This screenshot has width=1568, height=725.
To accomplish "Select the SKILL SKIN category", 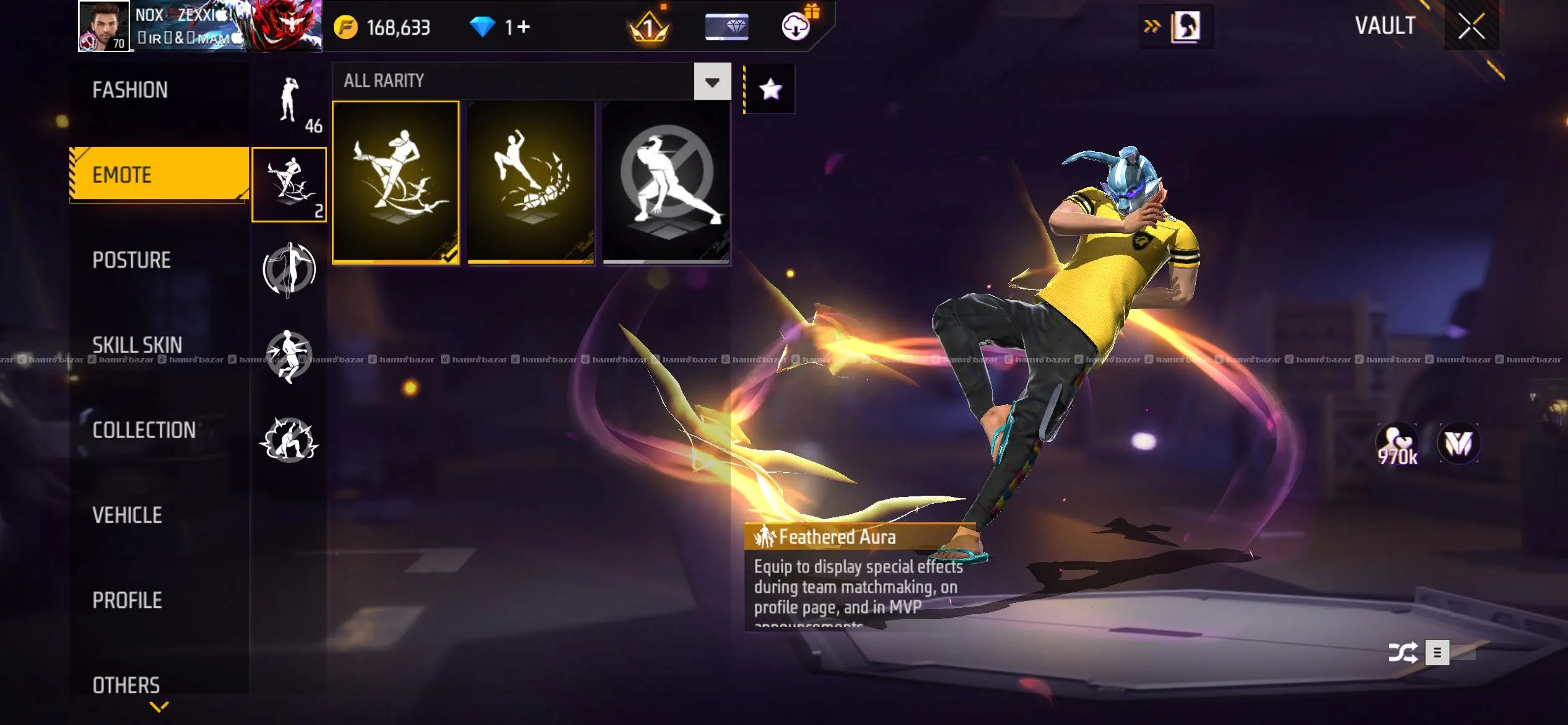I will [137, 345].
